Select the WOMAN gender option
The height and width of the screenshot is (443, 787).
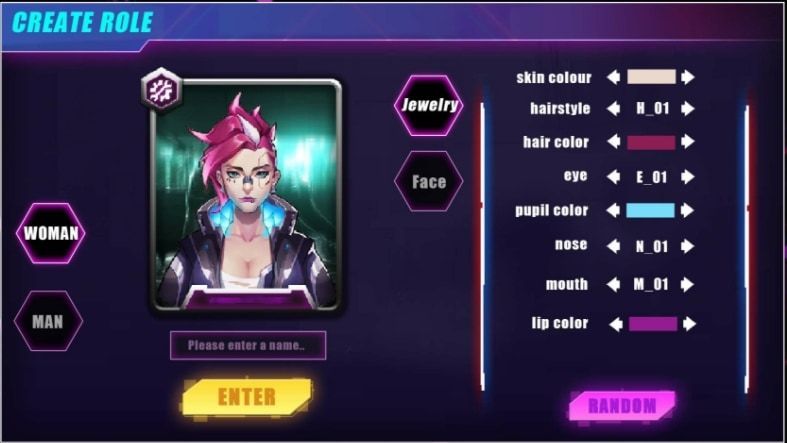tap(51, 234)
